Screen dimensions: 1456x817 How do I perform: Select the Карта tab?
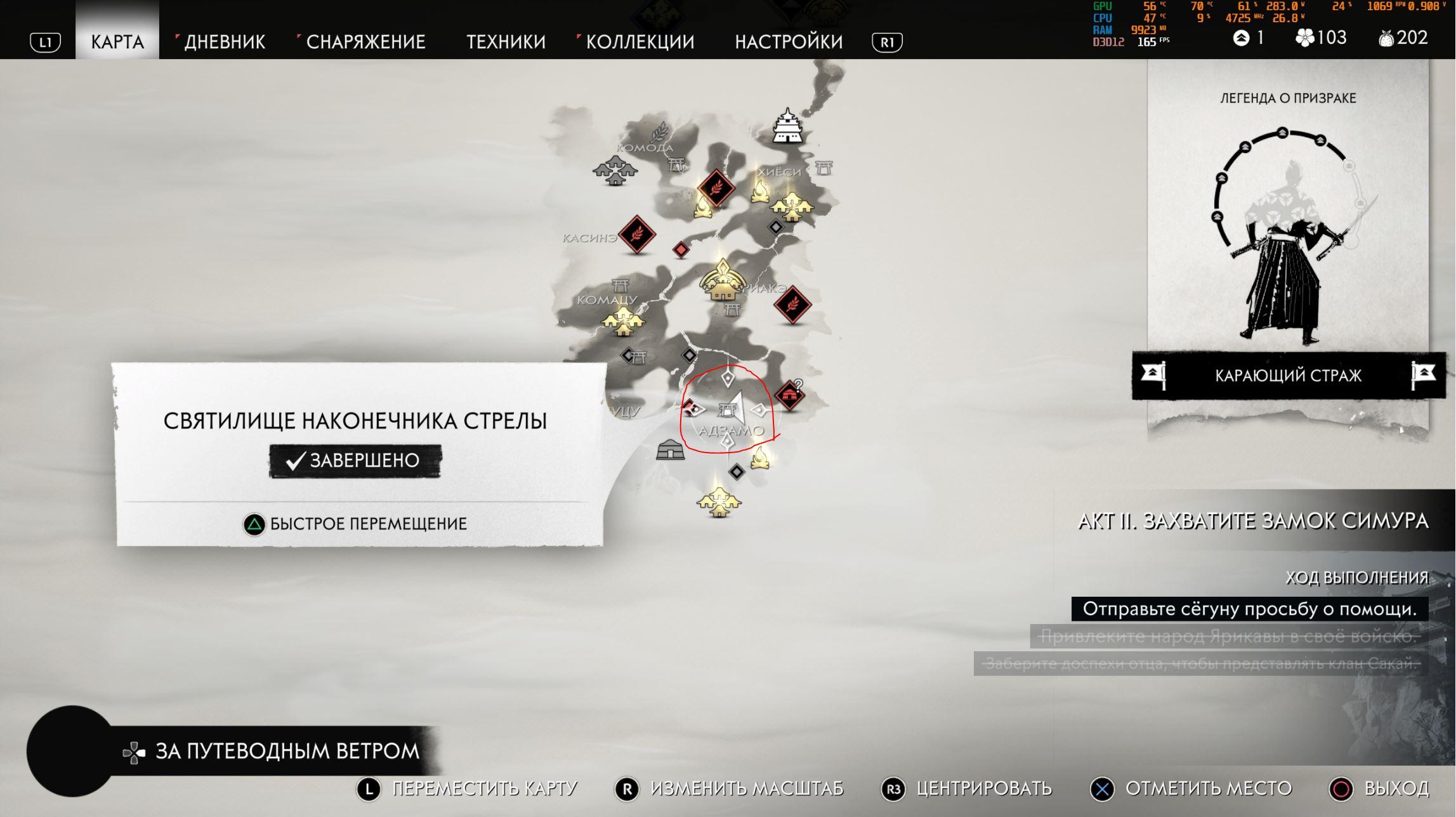(x=117, y=42)
